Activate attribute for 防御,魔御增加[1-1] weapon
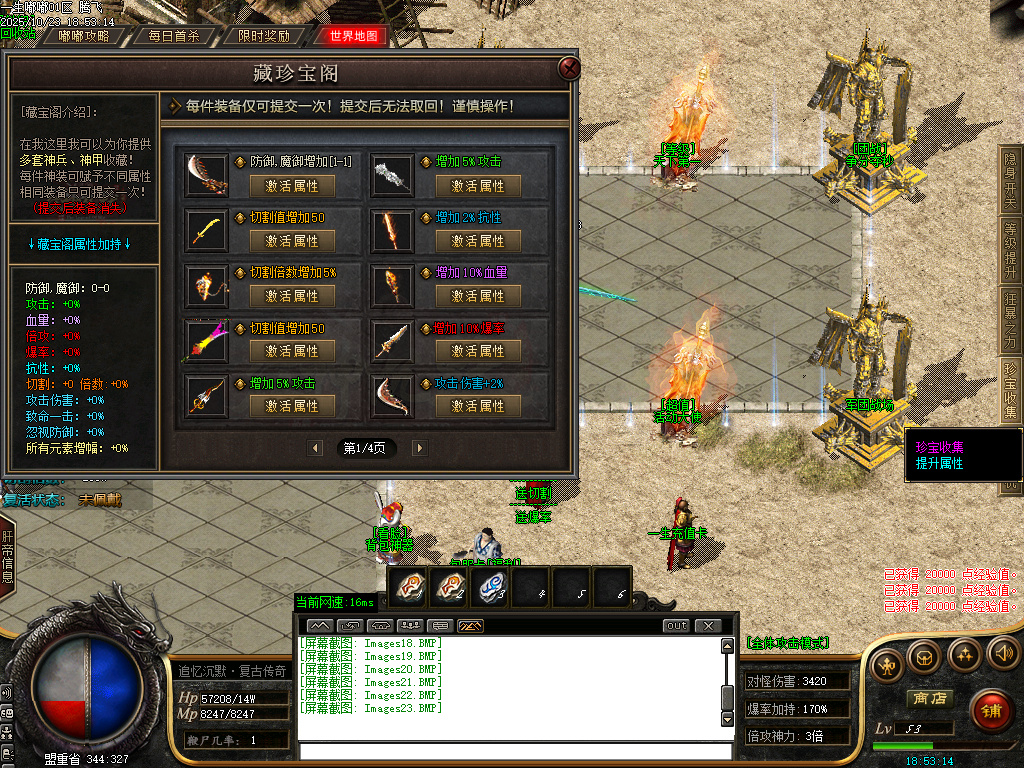Image resolution: width=1024 pixels, height=768 pixels. [292, 186]
